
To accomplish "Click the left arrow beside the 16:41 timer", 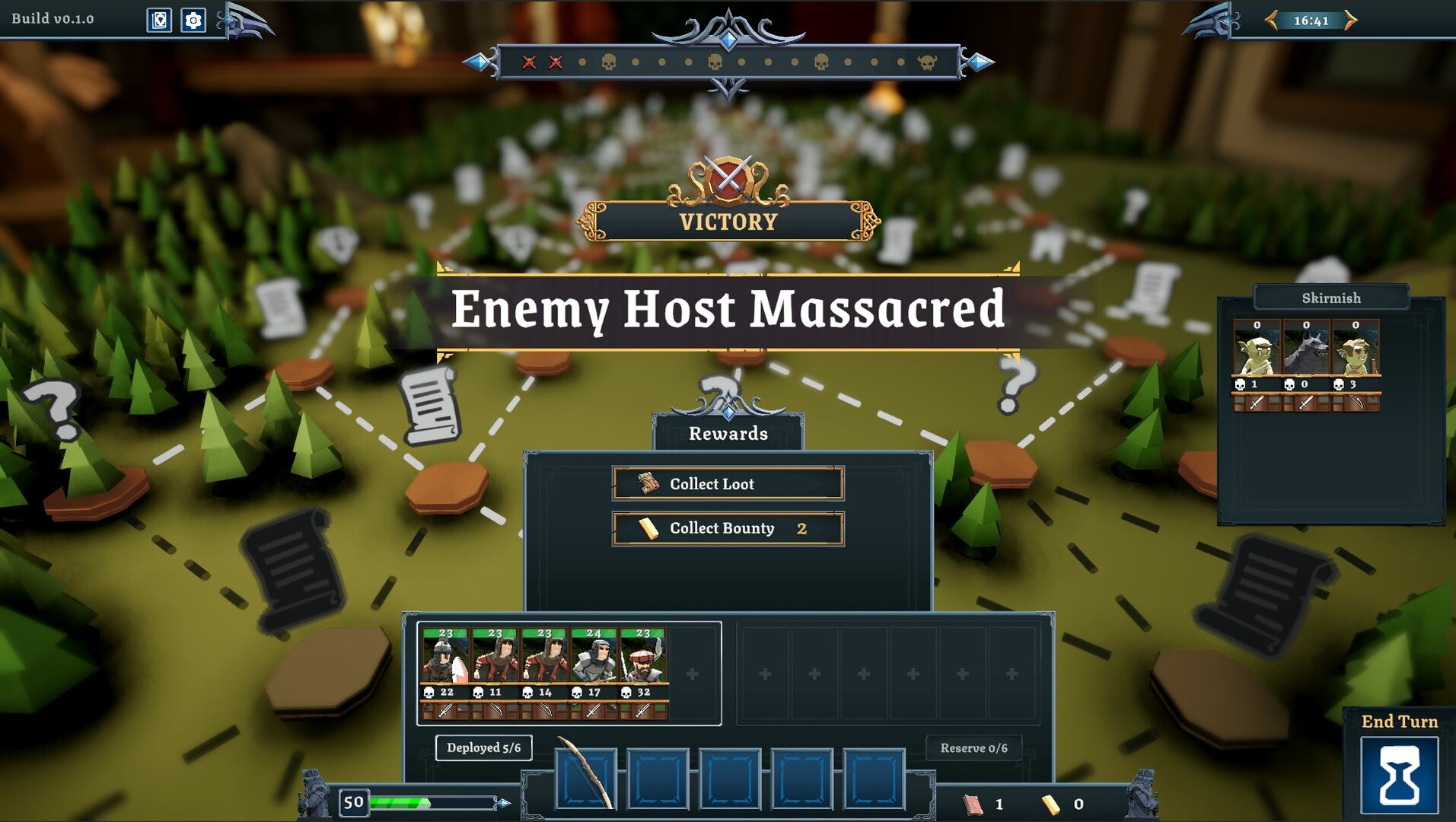I will pos(1270,21).
